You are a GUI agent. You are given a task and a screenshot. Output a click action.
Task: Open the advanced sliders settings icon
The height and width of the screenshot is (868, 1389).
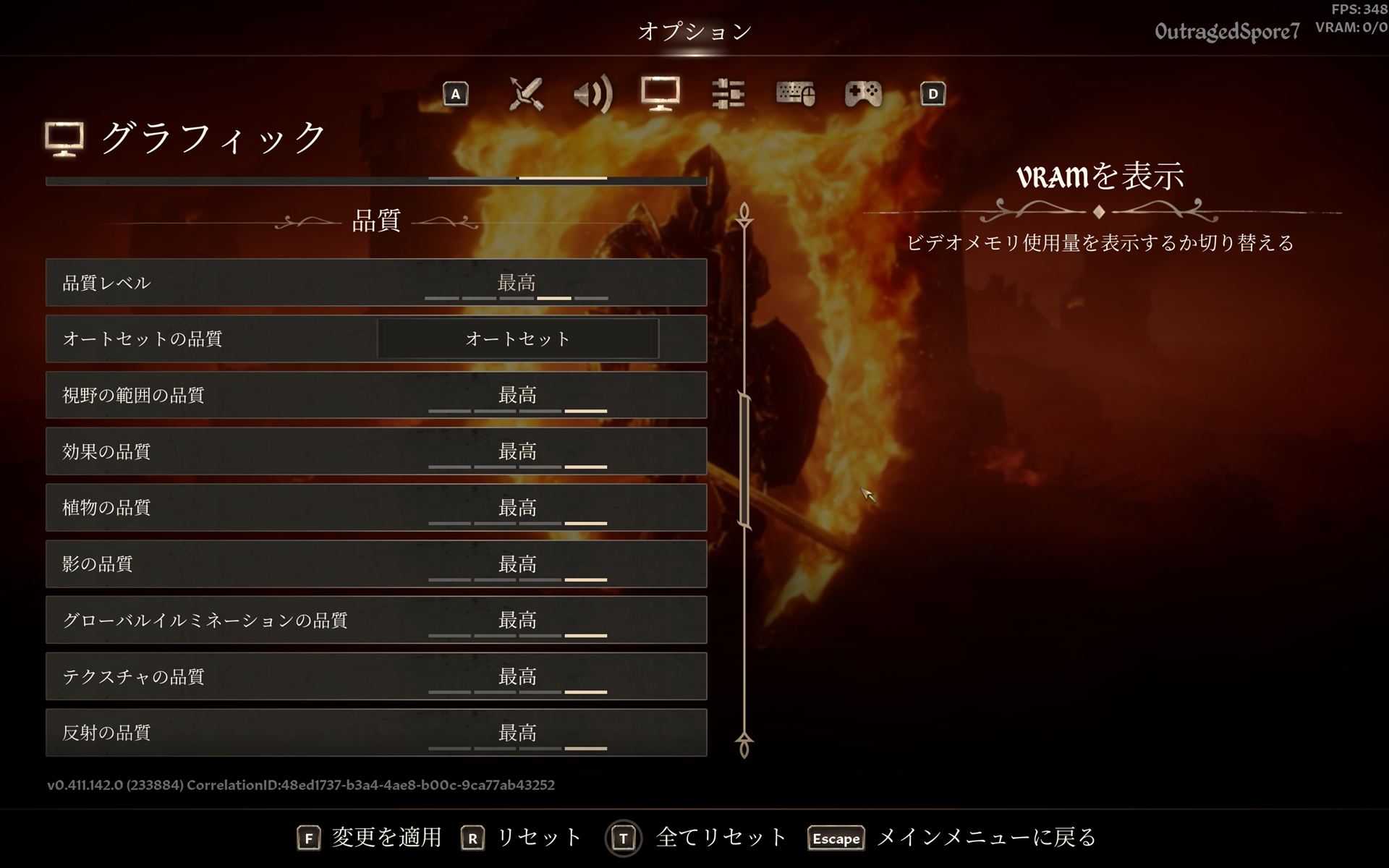point(728,94)
